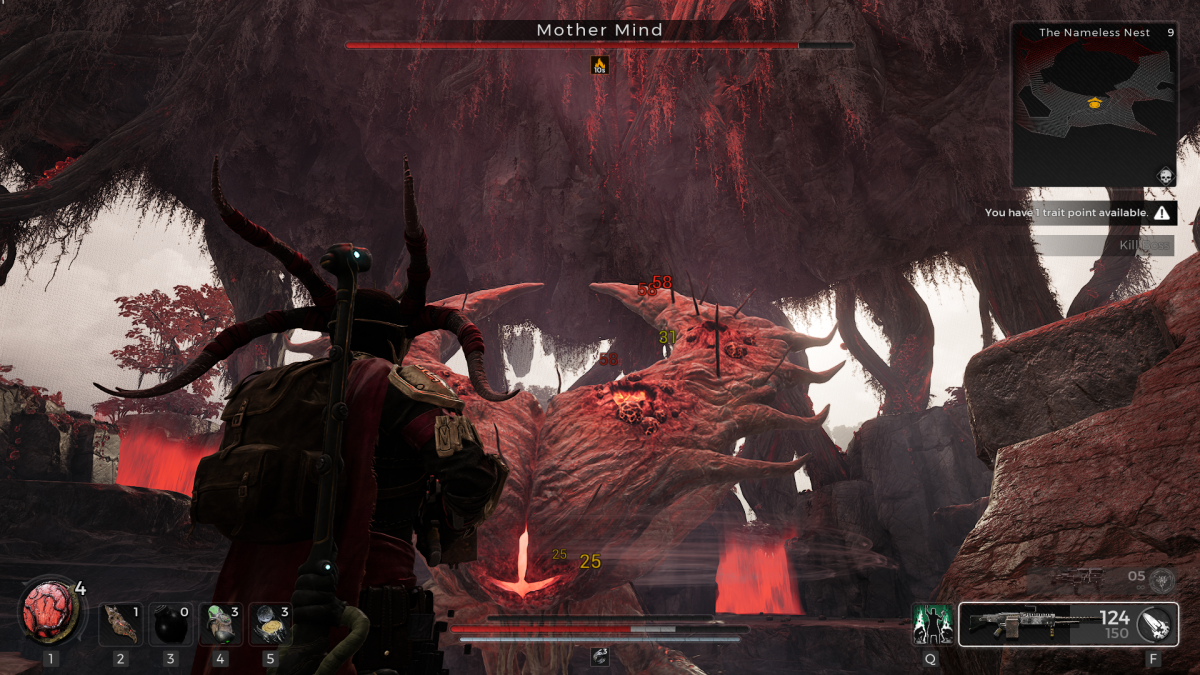Click the skull difficulty icon on the minimap
Image resolution: width=1200 pixels, height=675 pixels.
(1165, 176)
